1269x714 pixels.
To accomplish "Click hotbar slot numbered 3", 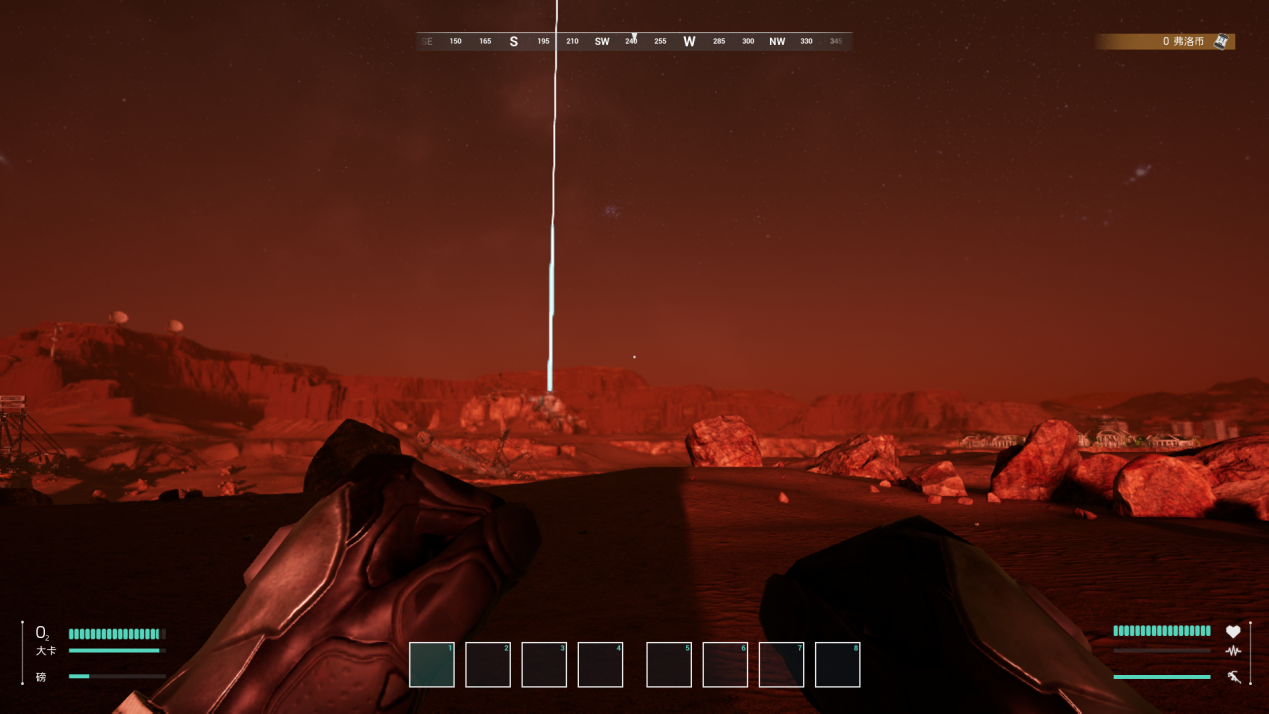I will pyautogui.click(x=544, y=665).
